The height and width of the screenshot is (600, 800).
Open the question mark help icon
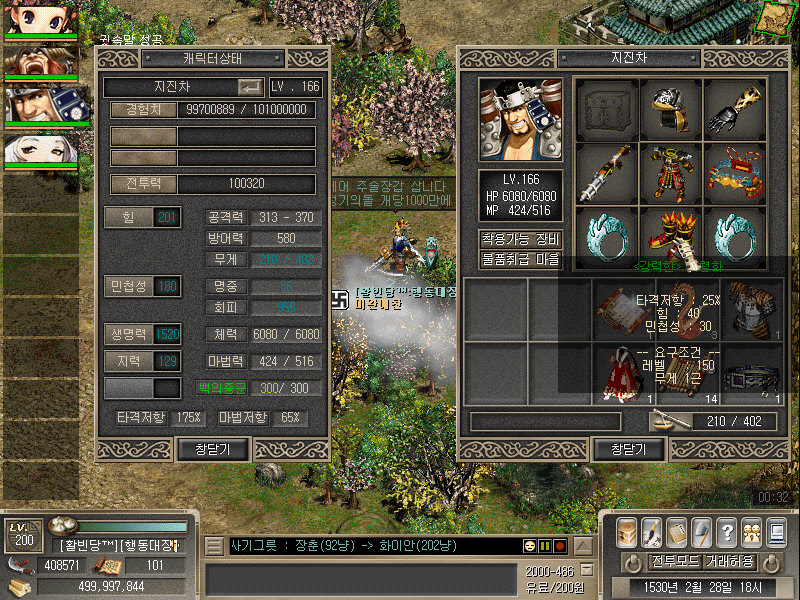coord(727,532)
